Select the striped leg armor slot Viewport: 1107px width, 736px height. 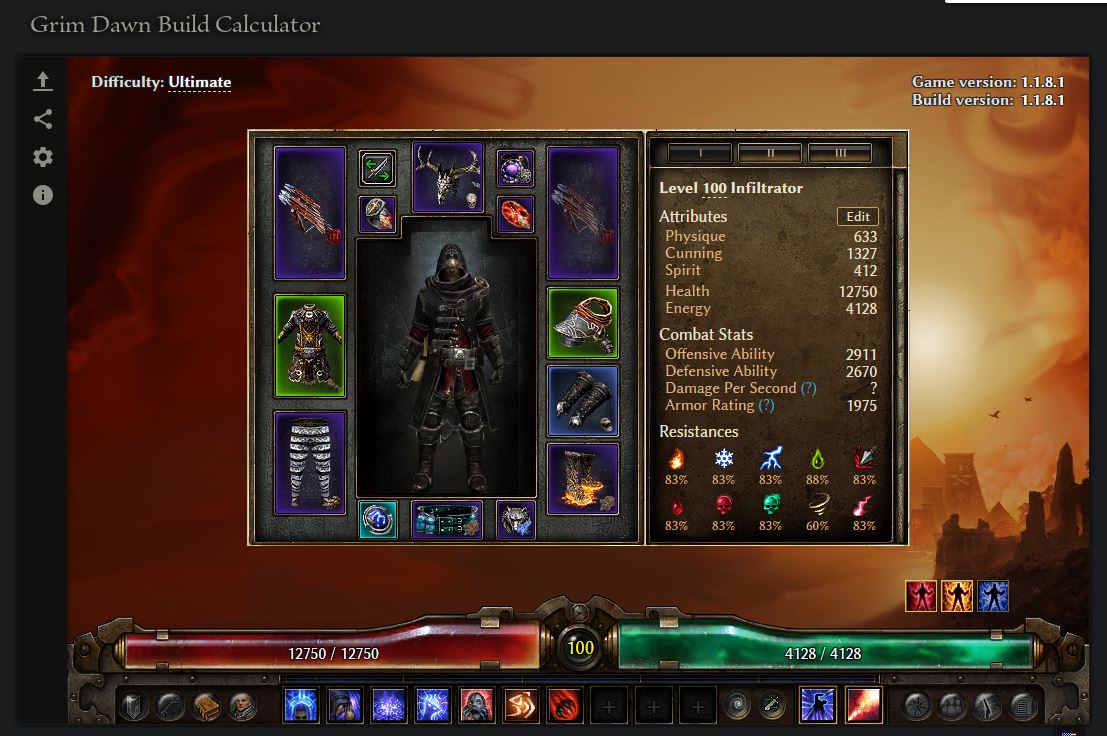click(x=310, y=462)
